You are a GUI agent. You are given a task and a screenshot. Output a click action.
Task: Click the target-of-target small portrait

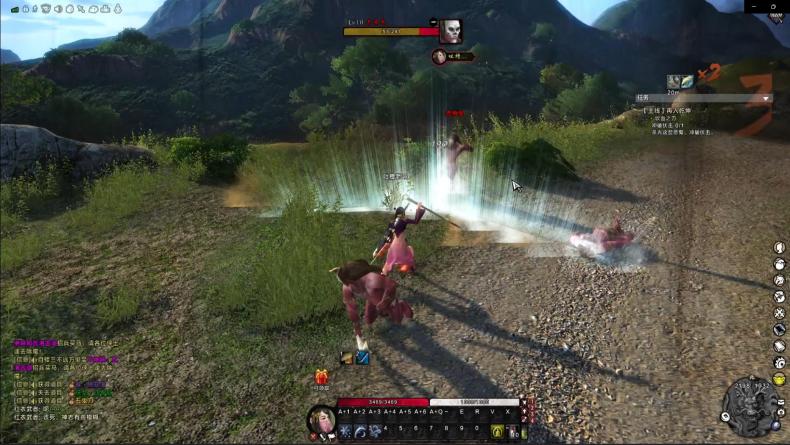(439, 57)
